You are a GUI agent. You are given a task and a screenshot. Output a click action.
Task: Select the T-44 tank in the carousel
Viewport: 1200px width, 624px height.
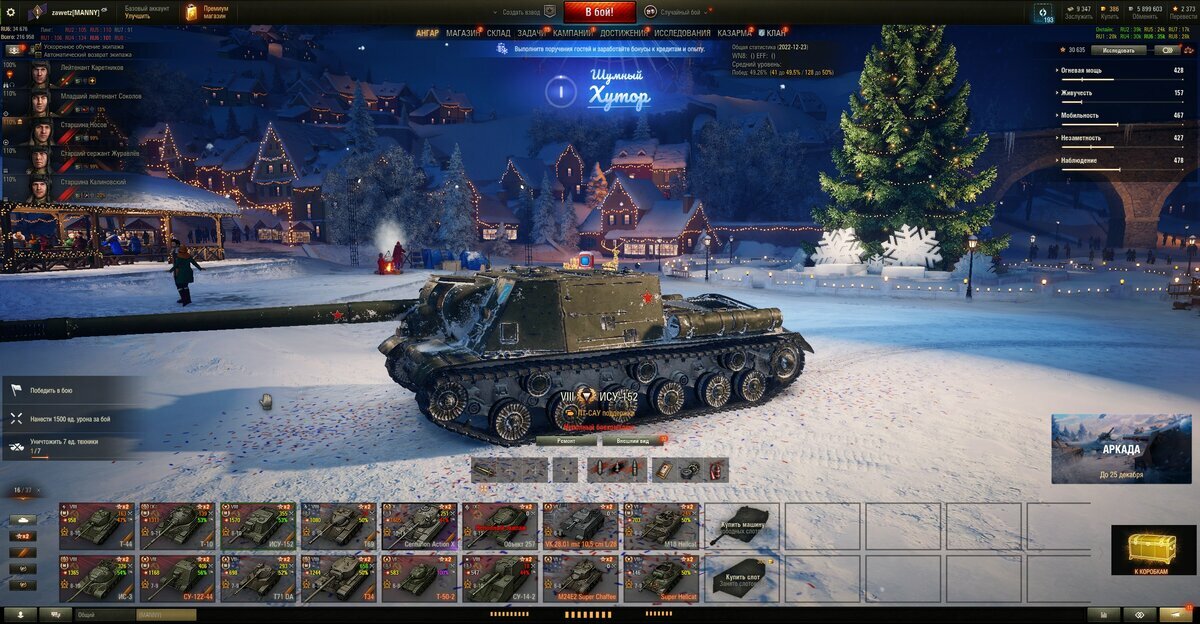pos(98,525)
